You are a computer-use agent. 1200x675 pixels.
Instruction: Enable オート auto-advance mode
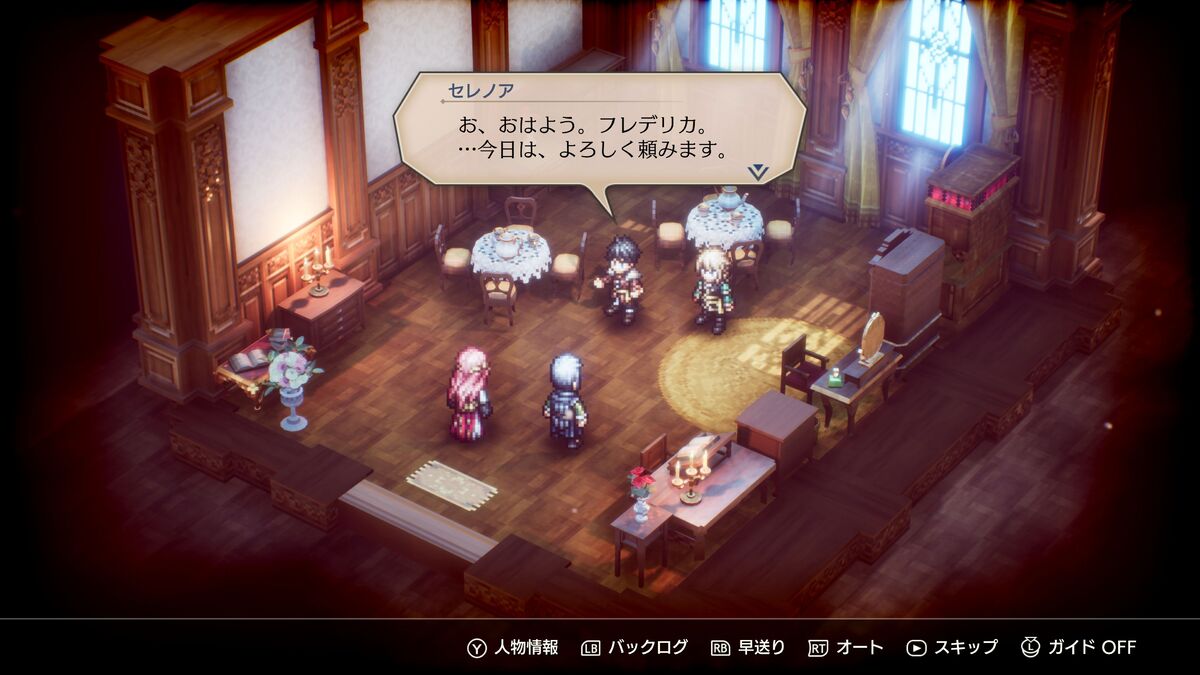[x=845, y=647]
